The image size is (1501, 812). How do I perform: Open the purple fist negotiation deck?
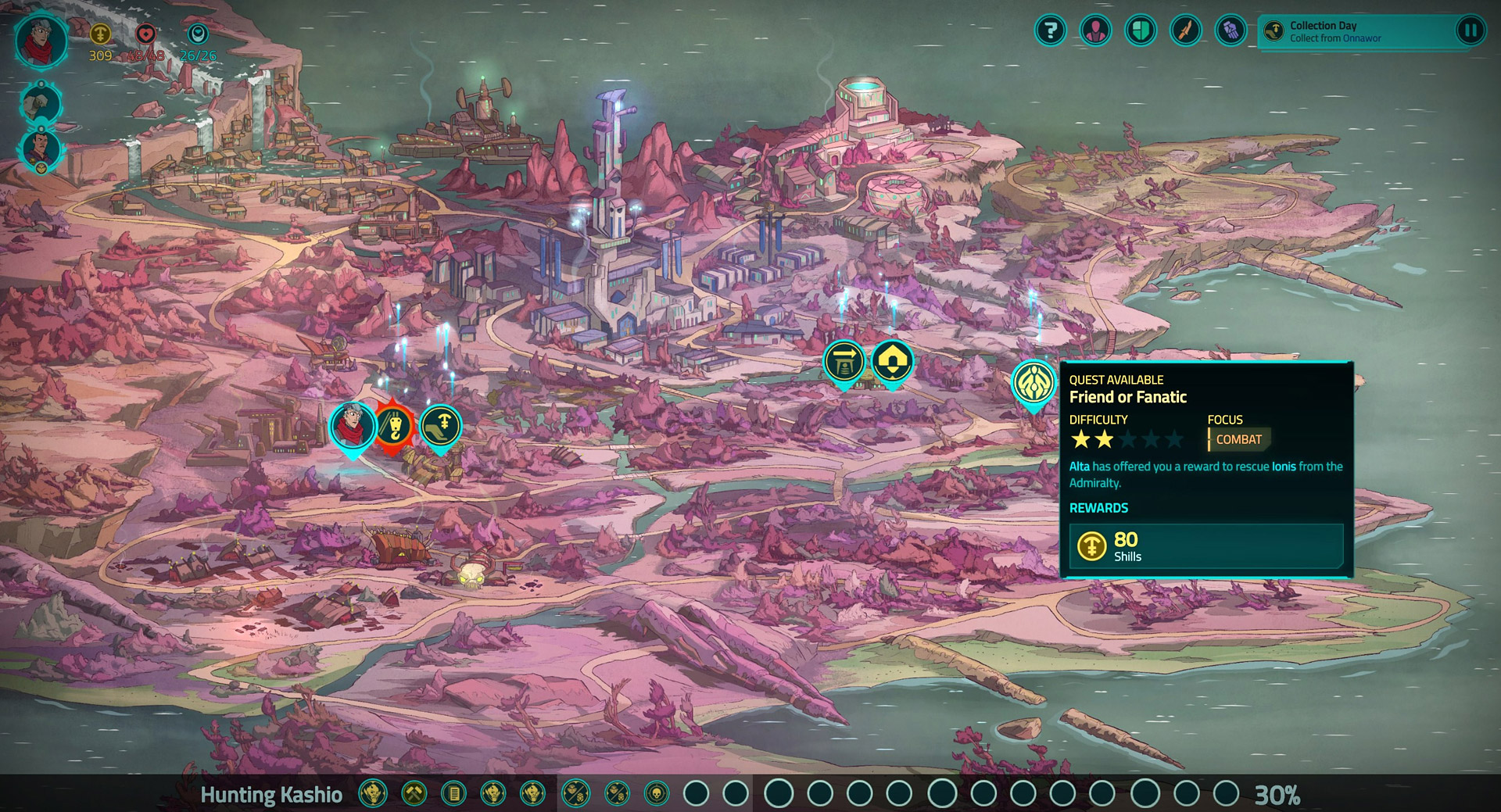(1231, 31)
